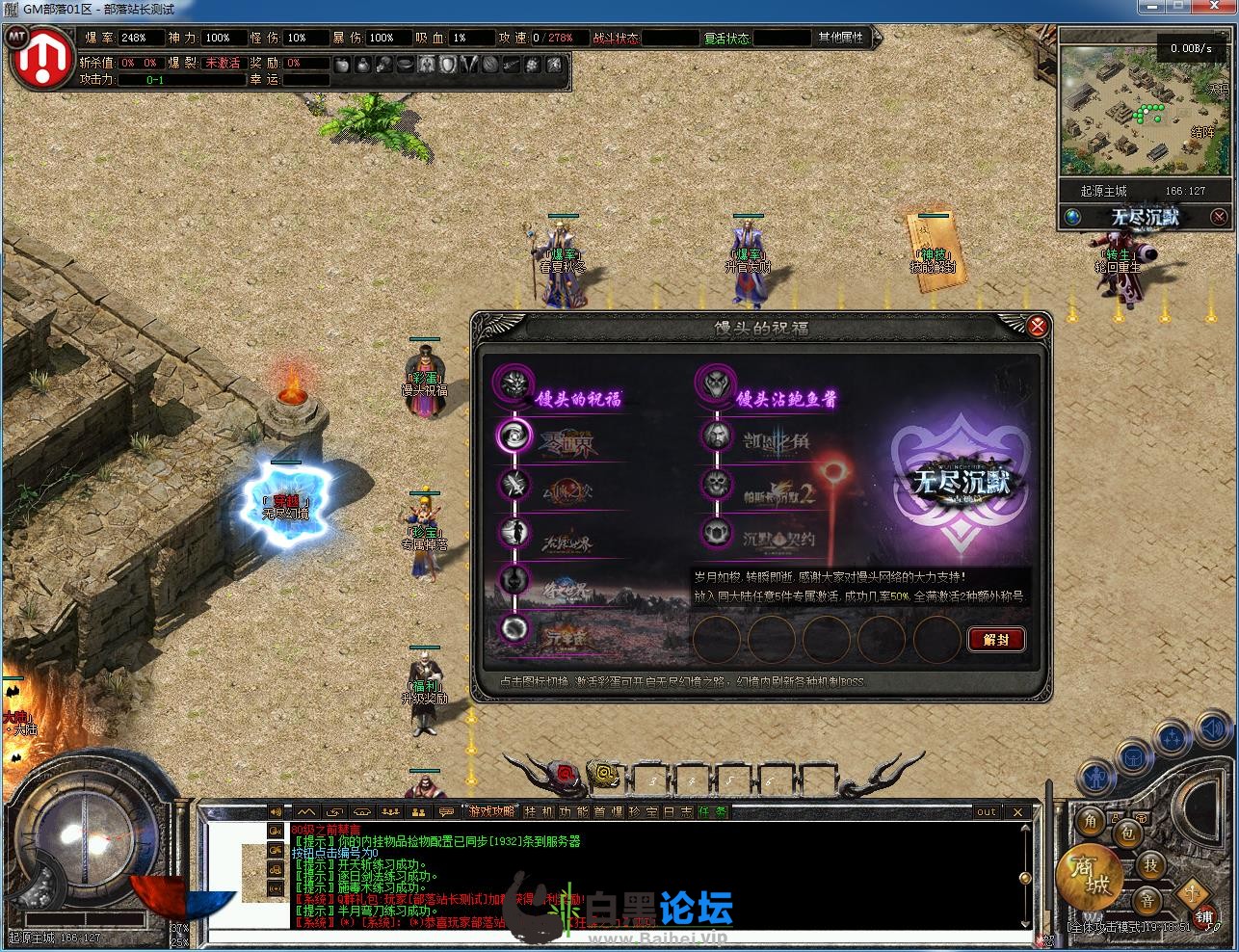The image size is (1239, 952).
Task: Open the 其他属性 other attributes panel
Action: click(841, 38)
